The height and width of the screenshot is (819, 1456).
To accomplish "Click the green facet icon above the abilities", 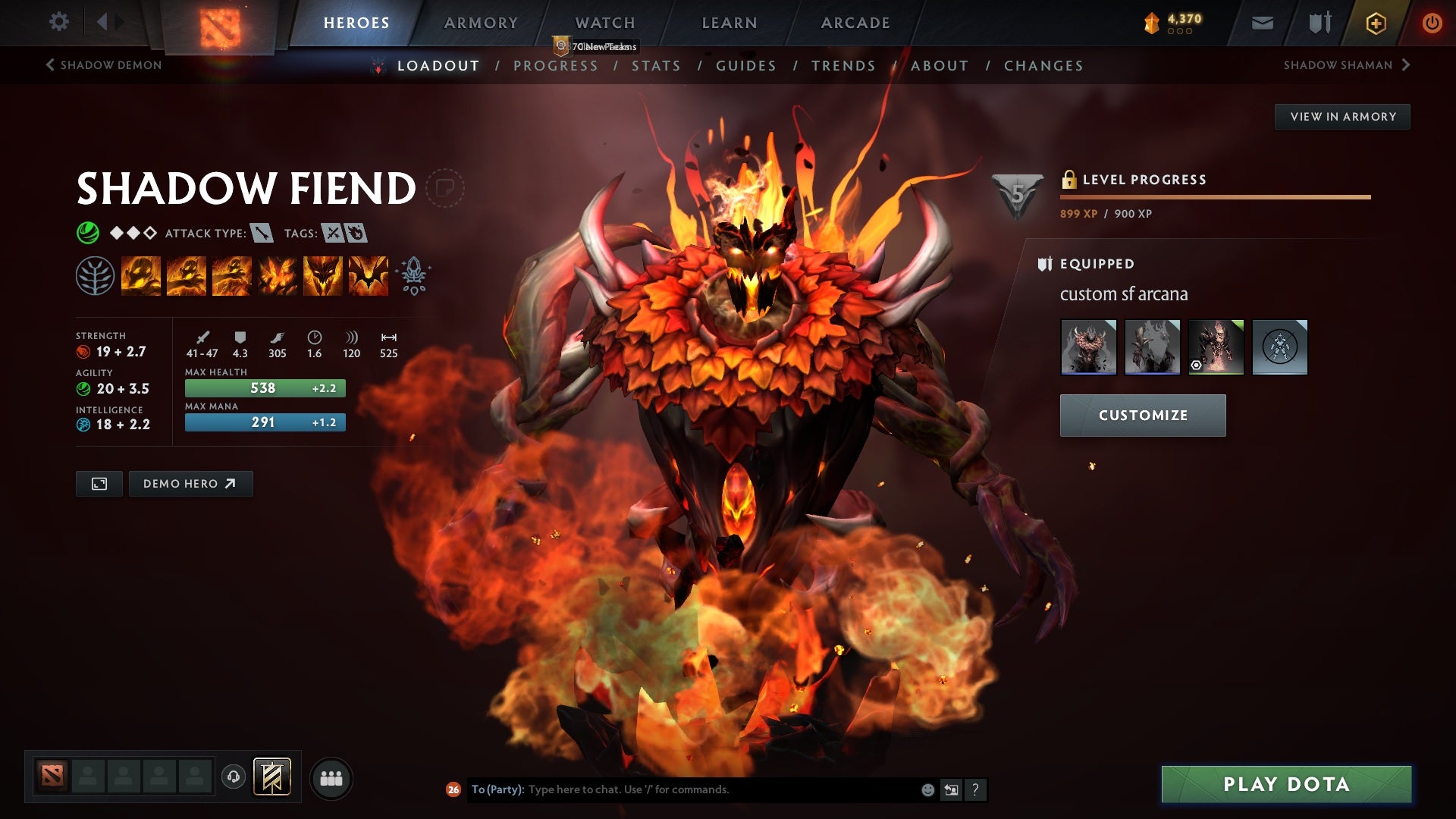I will tap(88, 231).
